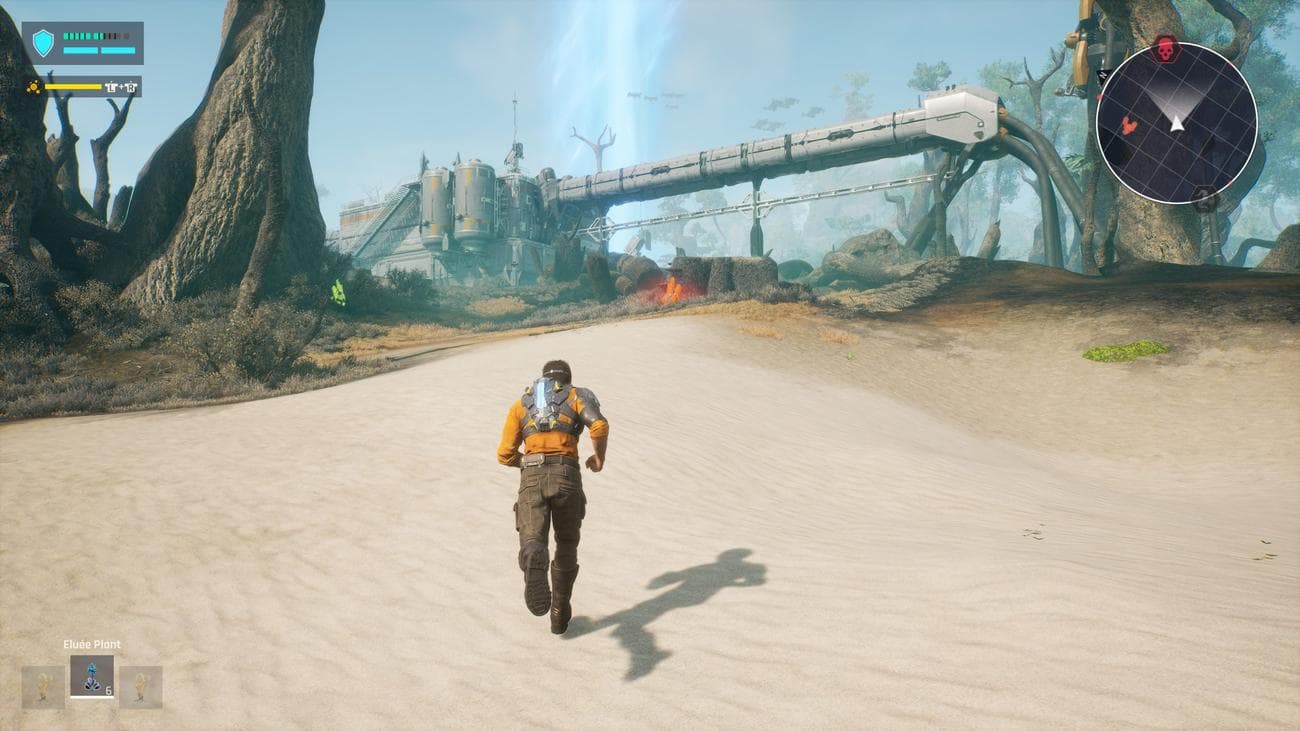Click the blue shield icon
Screen dimensions: 1300x731
[x=43, y=43]
